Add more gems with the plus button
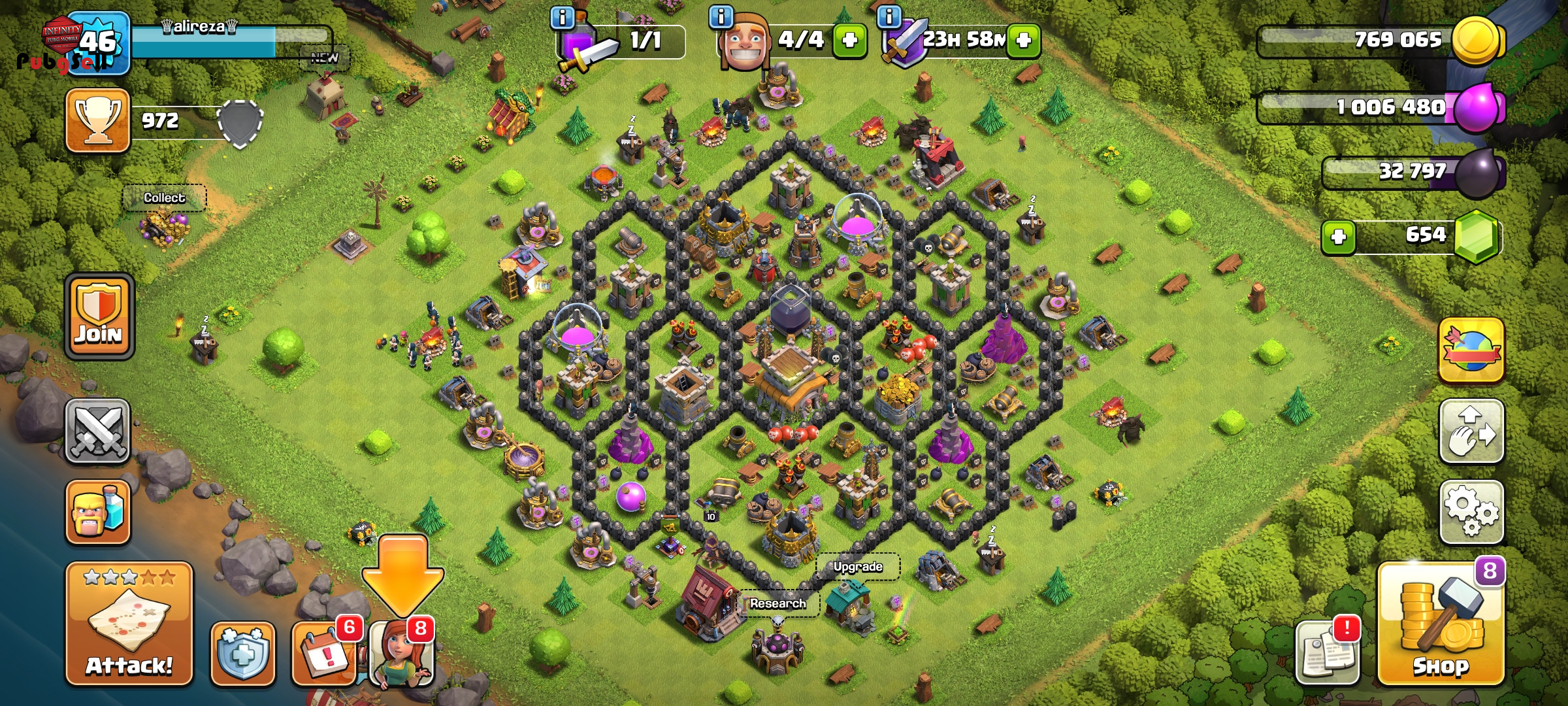 pos(1338,237)
